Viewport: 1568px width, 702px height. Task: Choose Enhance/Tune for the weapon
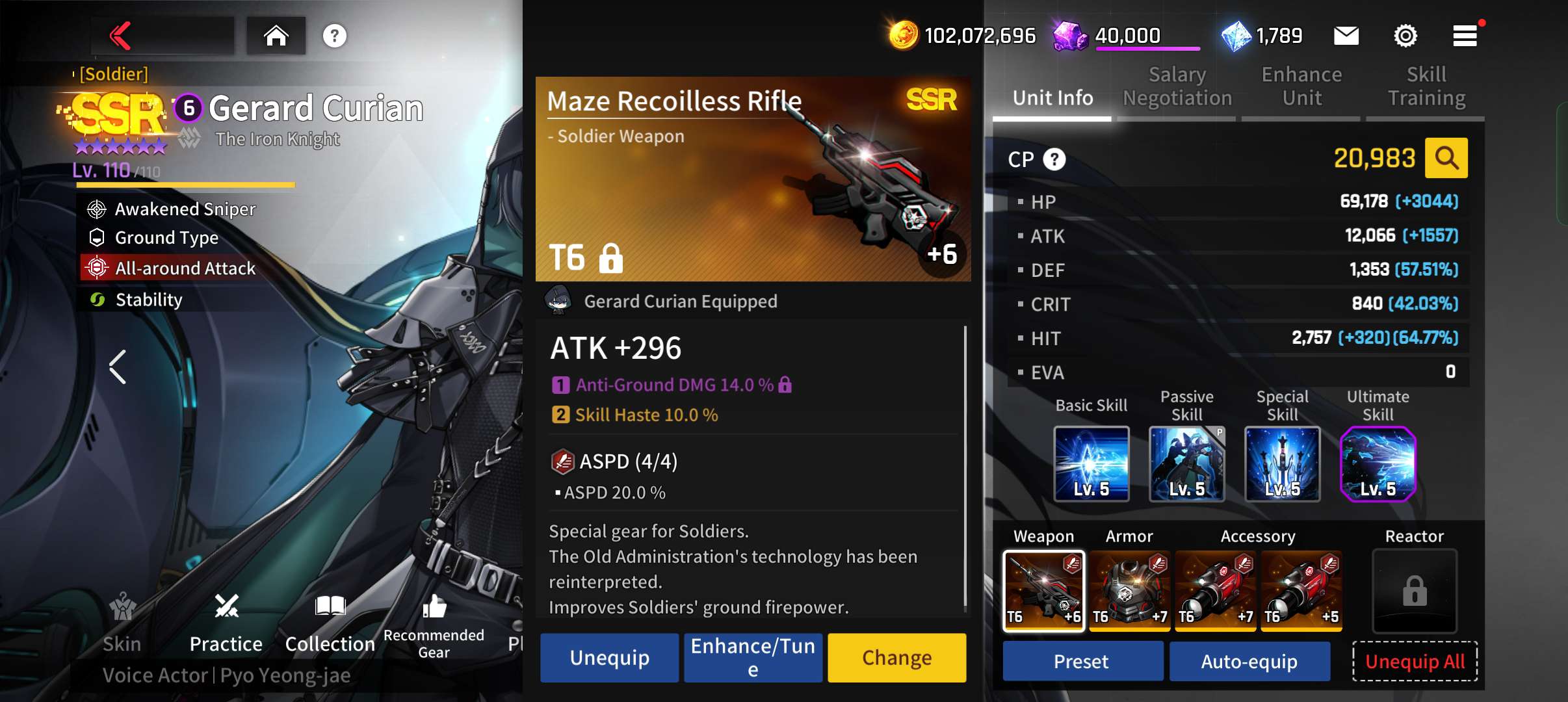pyautogui.click(x=753, y=658)
